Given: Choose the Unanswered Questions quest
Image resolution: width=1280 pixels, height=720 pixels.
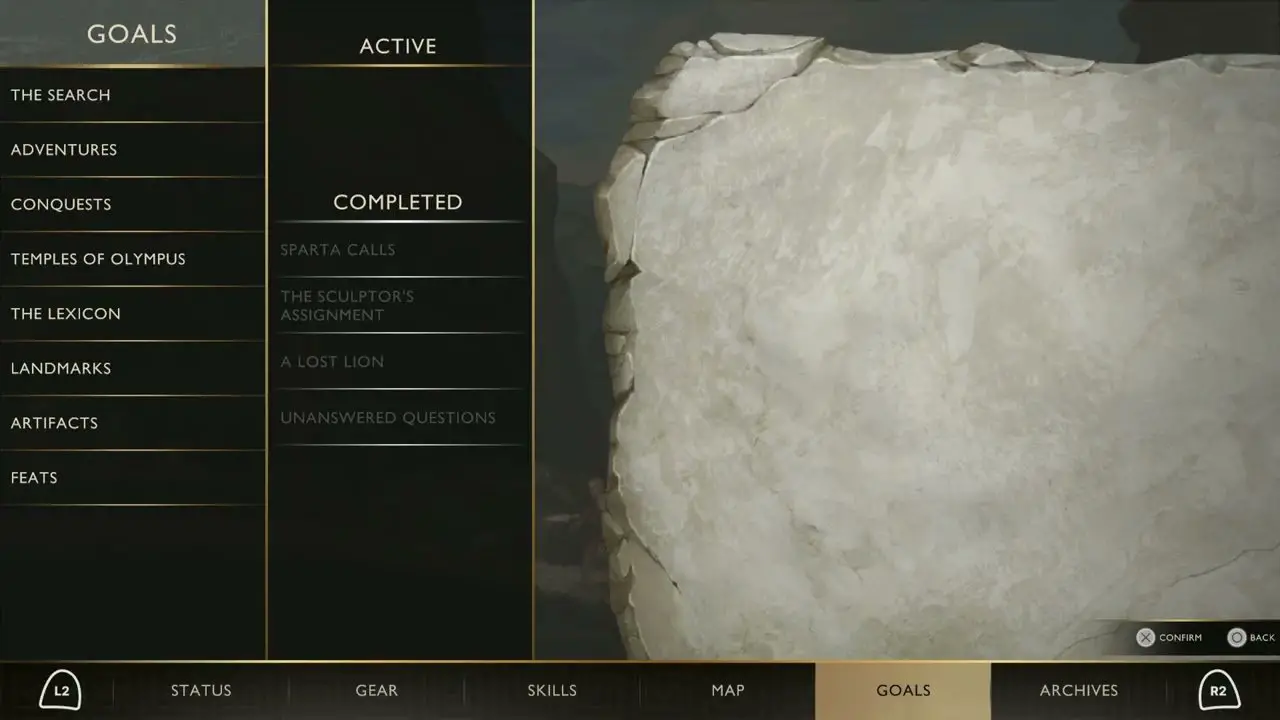Looking at the screenshot, I should click(x=388, y=418).
